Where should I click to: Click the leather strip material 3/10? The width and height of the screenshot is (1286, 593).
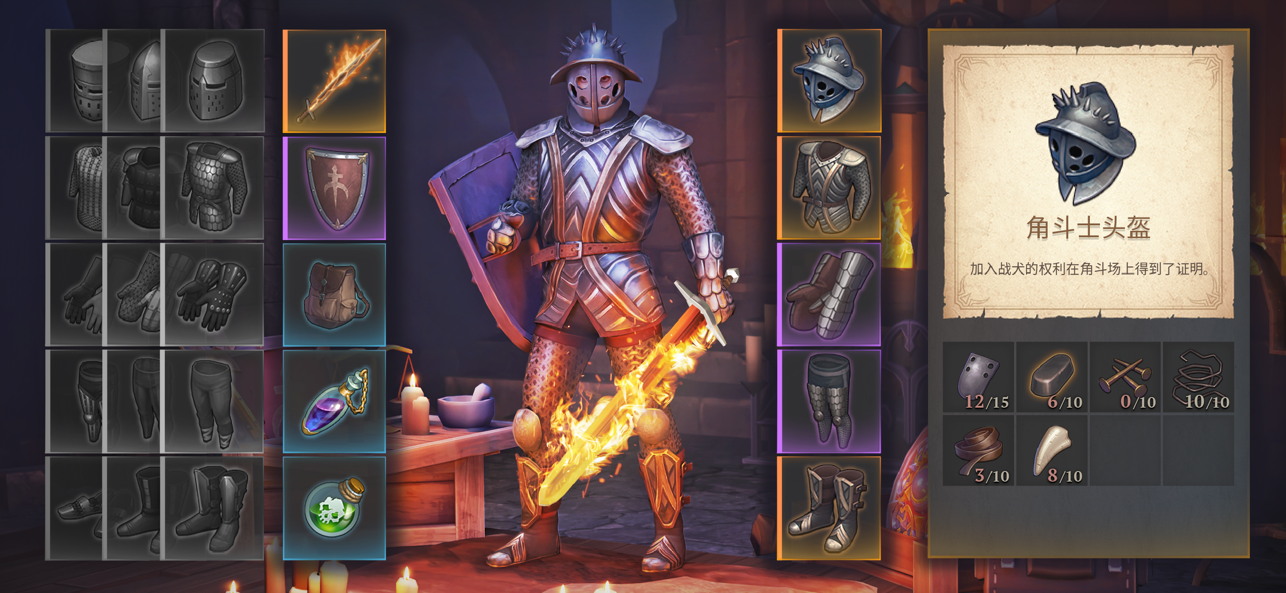tap(979, 451)
